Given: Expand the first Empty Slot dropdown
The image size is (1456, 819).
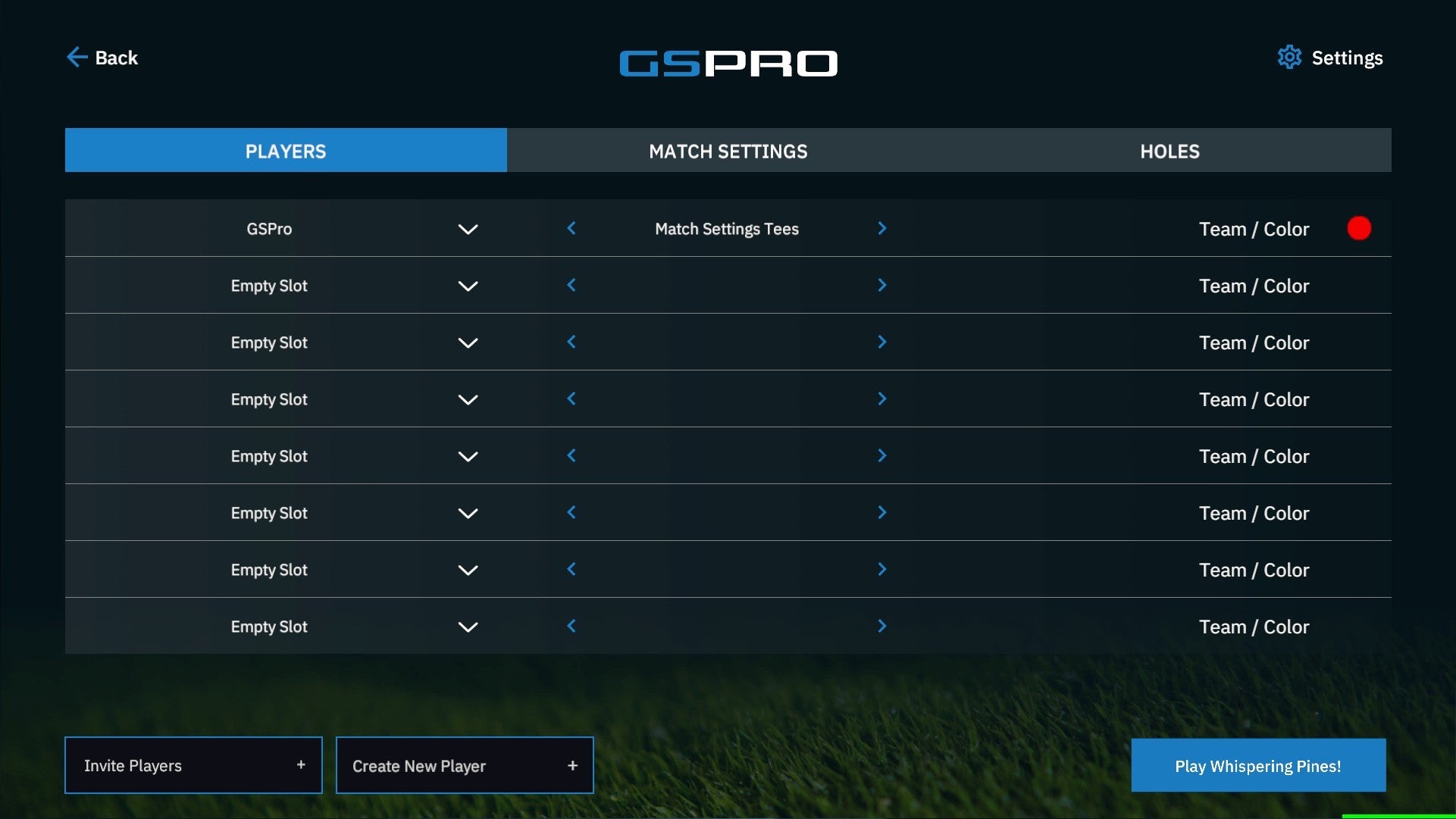Looking at the screenshot, I should [468, 286].
